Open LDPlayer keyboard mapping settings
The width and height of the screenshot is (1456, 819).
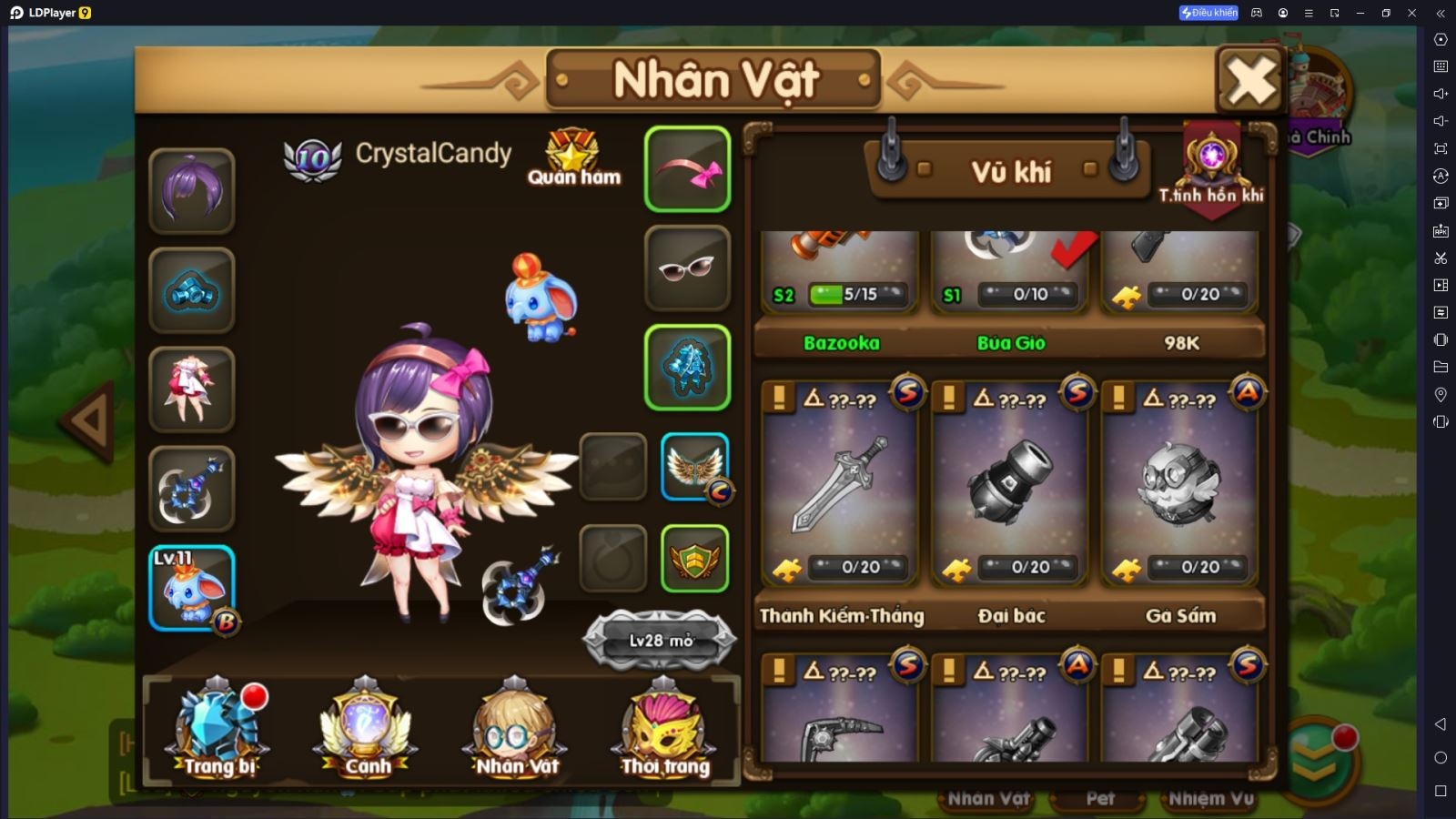click(1441, 66)
